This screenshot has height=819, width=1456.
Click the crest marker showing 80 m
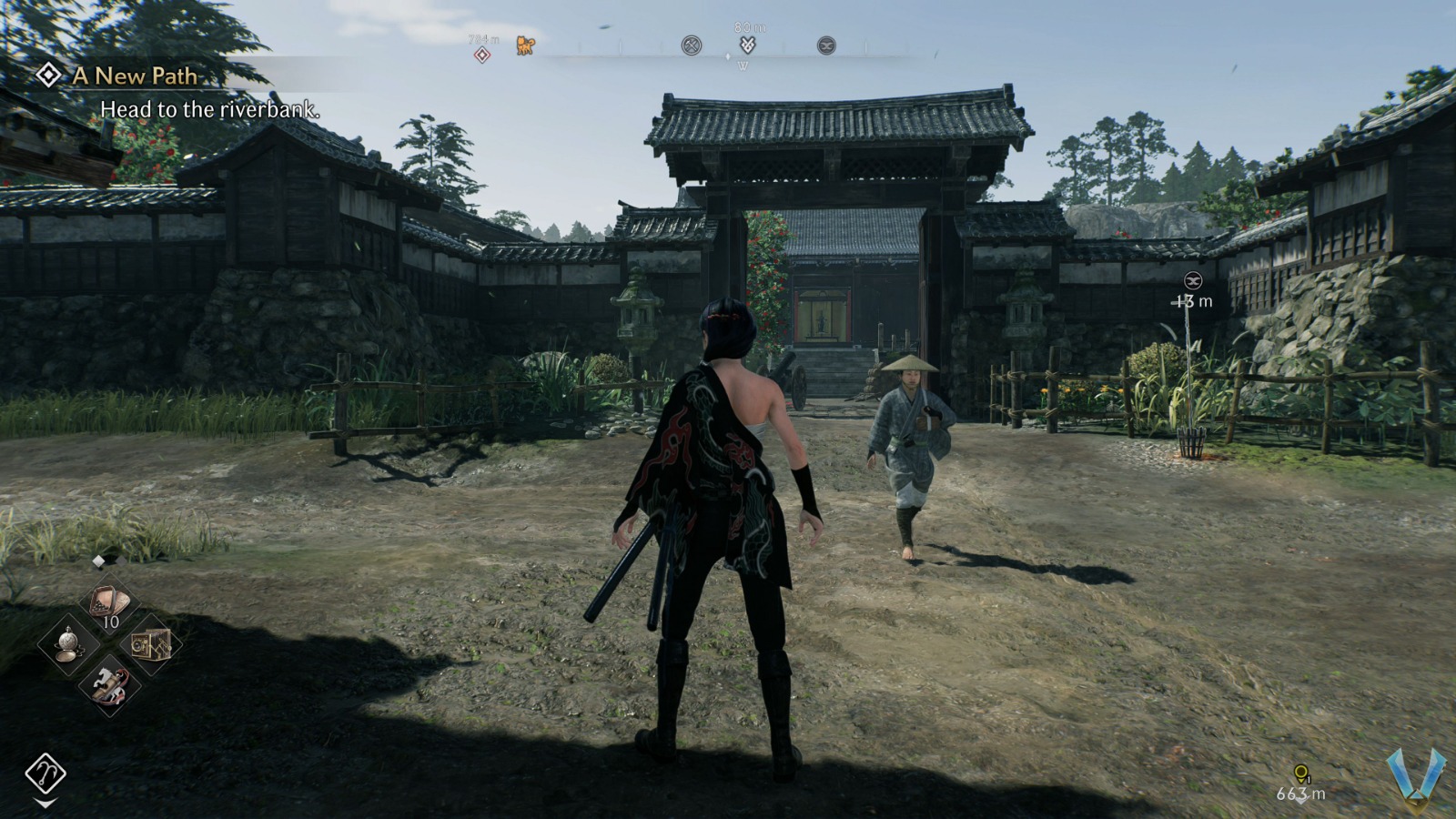pos(748,43)
